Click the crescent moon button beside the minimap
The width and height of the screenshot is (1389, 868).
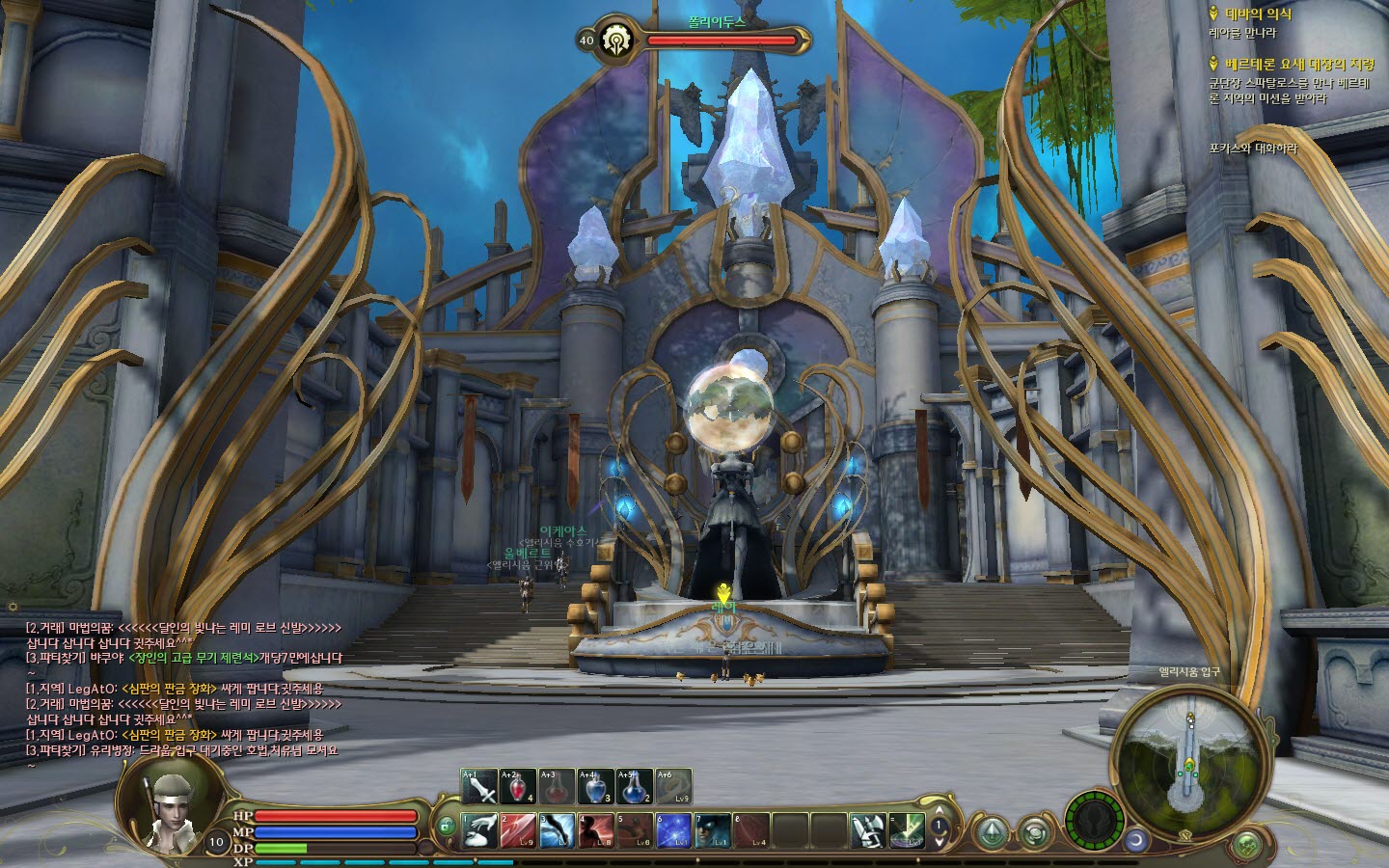[1135, 841]
